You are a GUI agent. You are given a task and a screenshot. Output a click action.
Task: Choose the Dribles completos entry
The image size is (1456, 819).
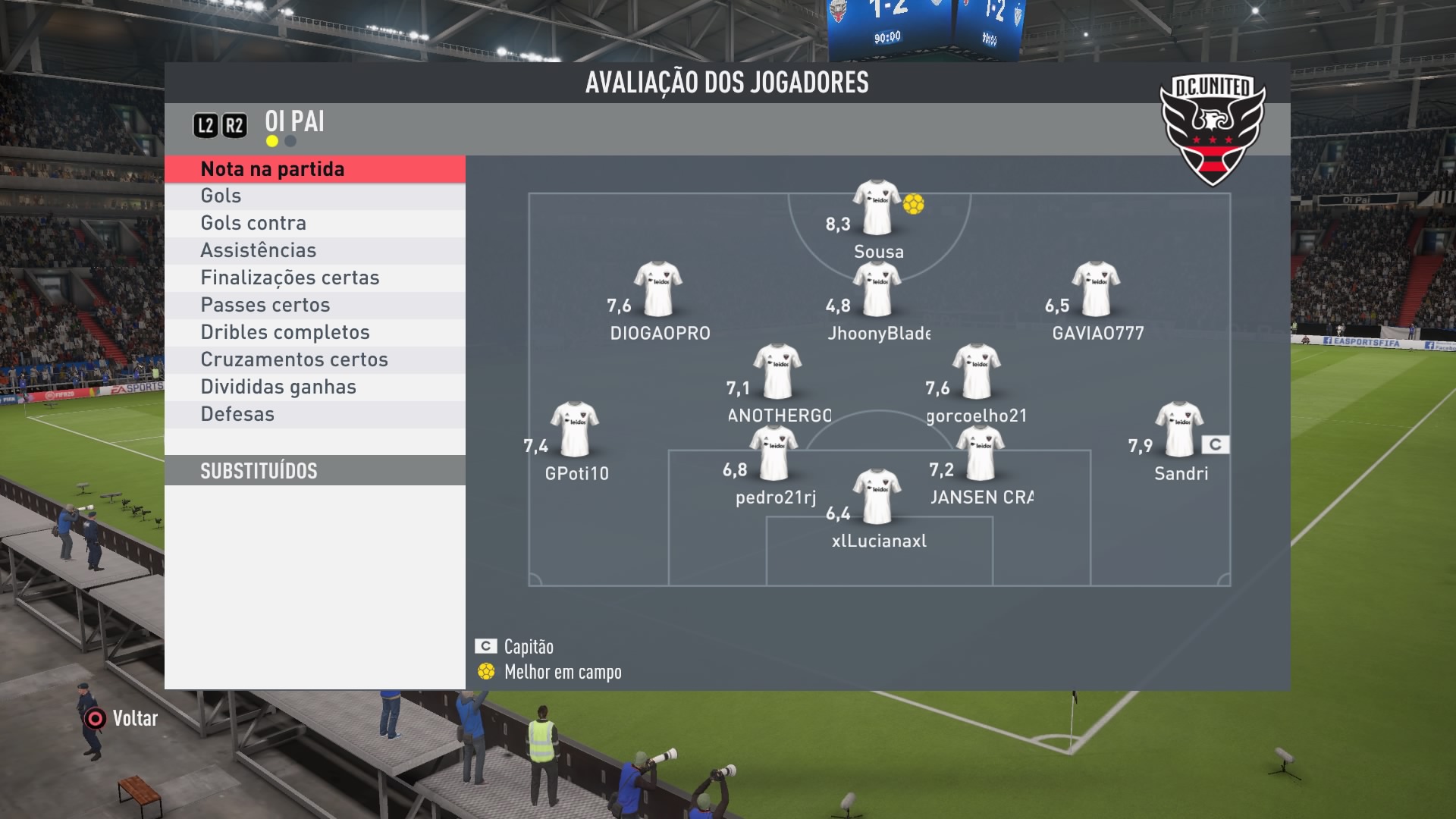(x=315, y=333)
